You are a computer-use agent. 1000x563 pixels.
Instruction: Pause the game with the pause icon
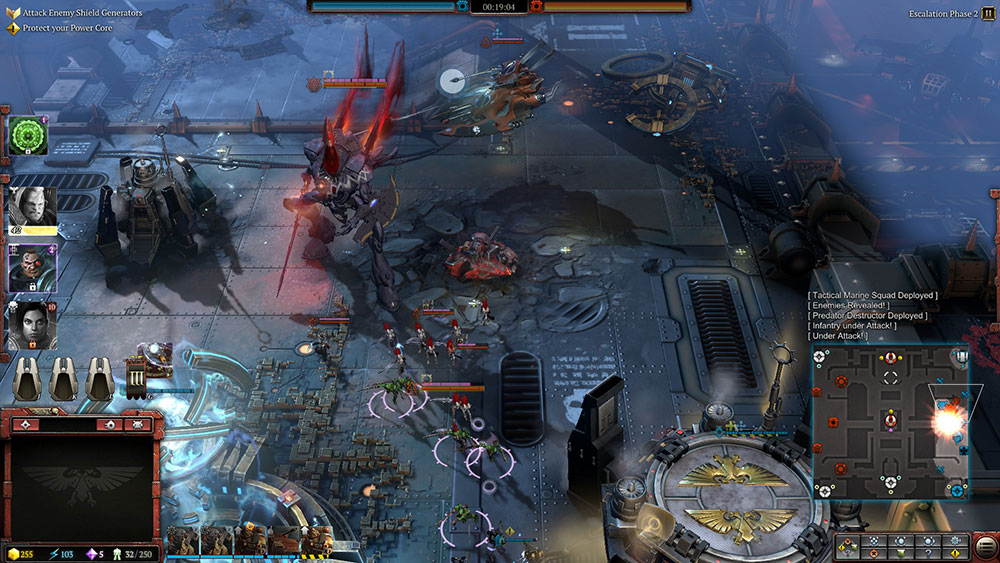[x=989, y=14]
